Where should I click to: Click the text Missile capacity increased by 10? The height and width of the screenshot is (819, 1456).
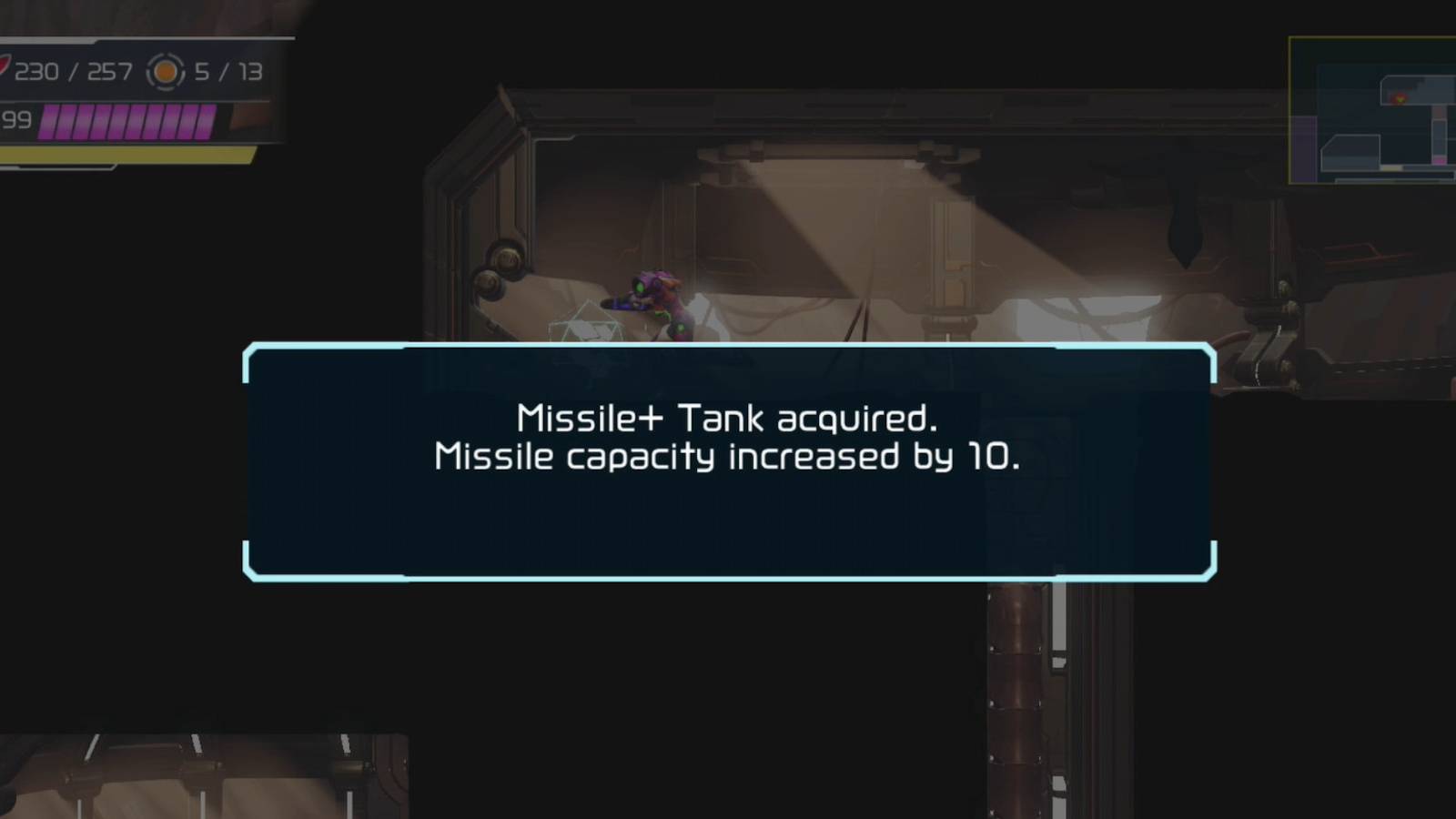coord(728,458)
